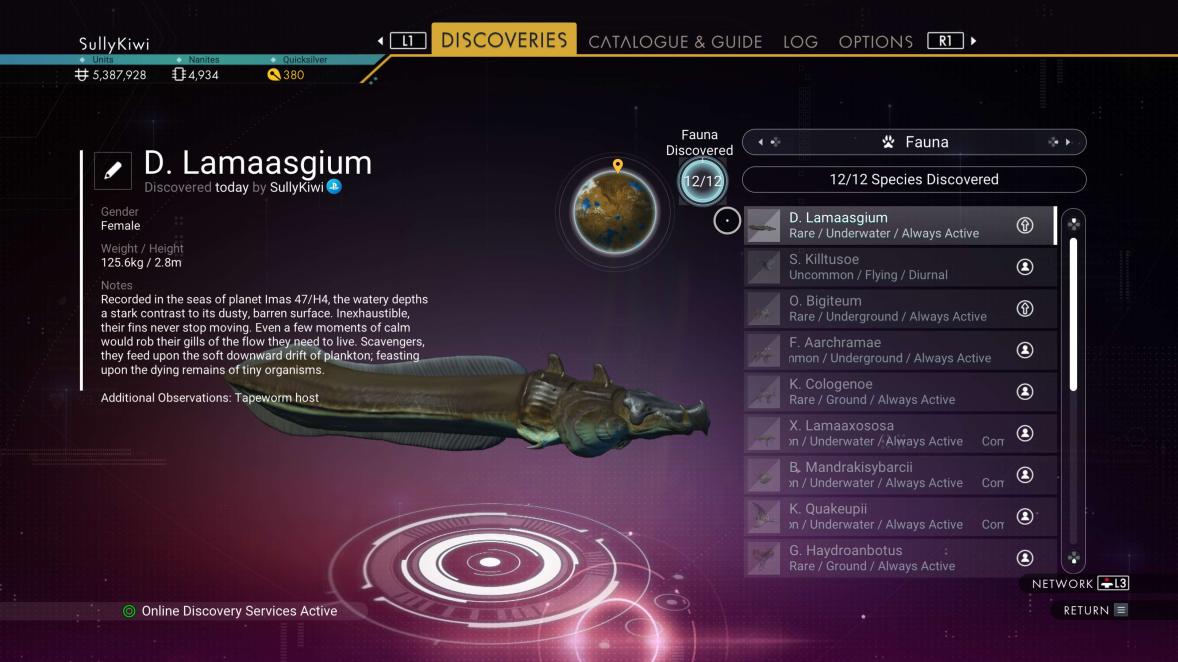This screenshot has width=1178, height=662.
Task: Select the planet globe thumbnail
Action: click(614, 211)
